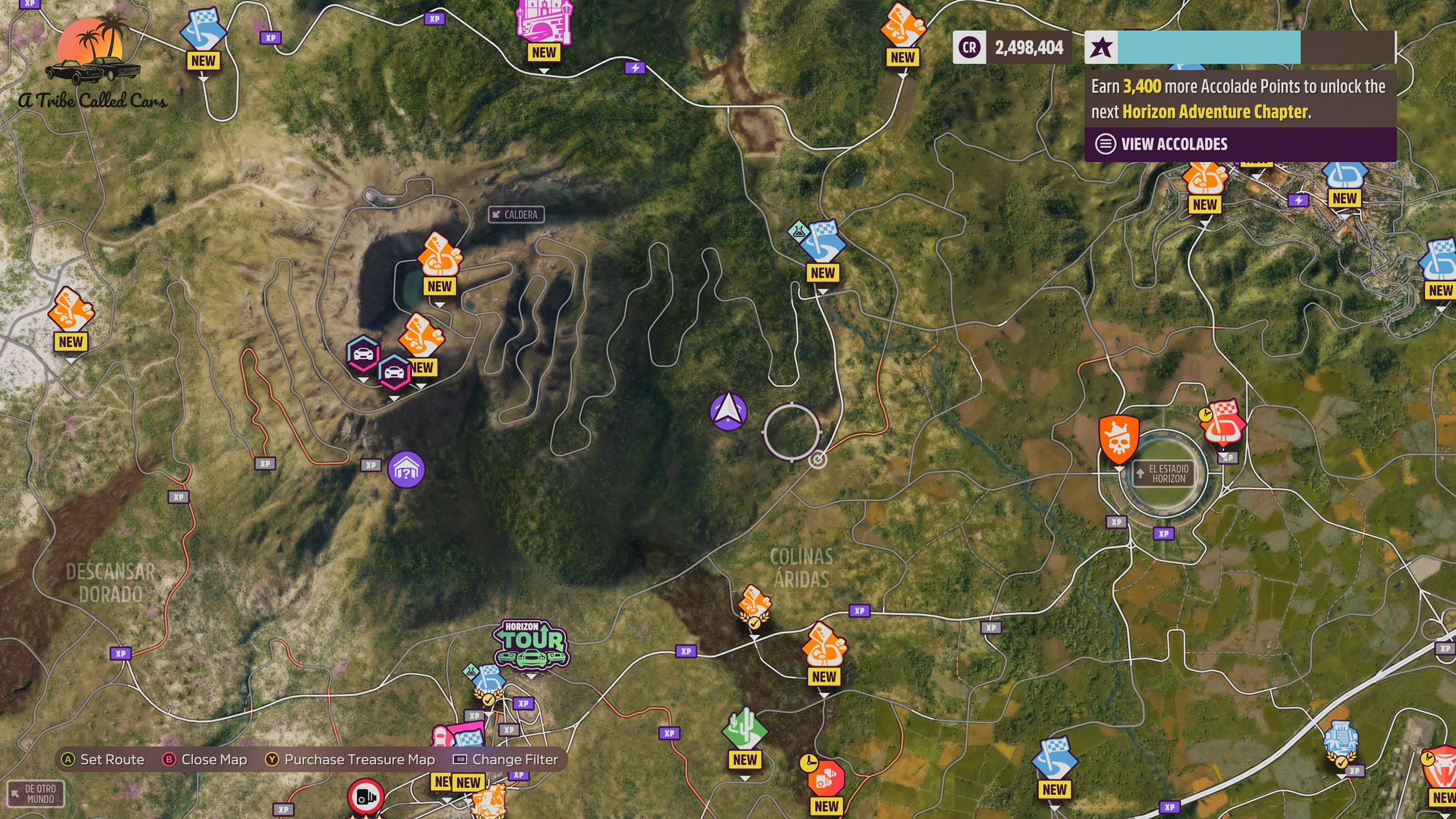This screenshot has height=819, width=1456.
Task: Open the View Accolades panel
Action: click(x=1174, y=144)
